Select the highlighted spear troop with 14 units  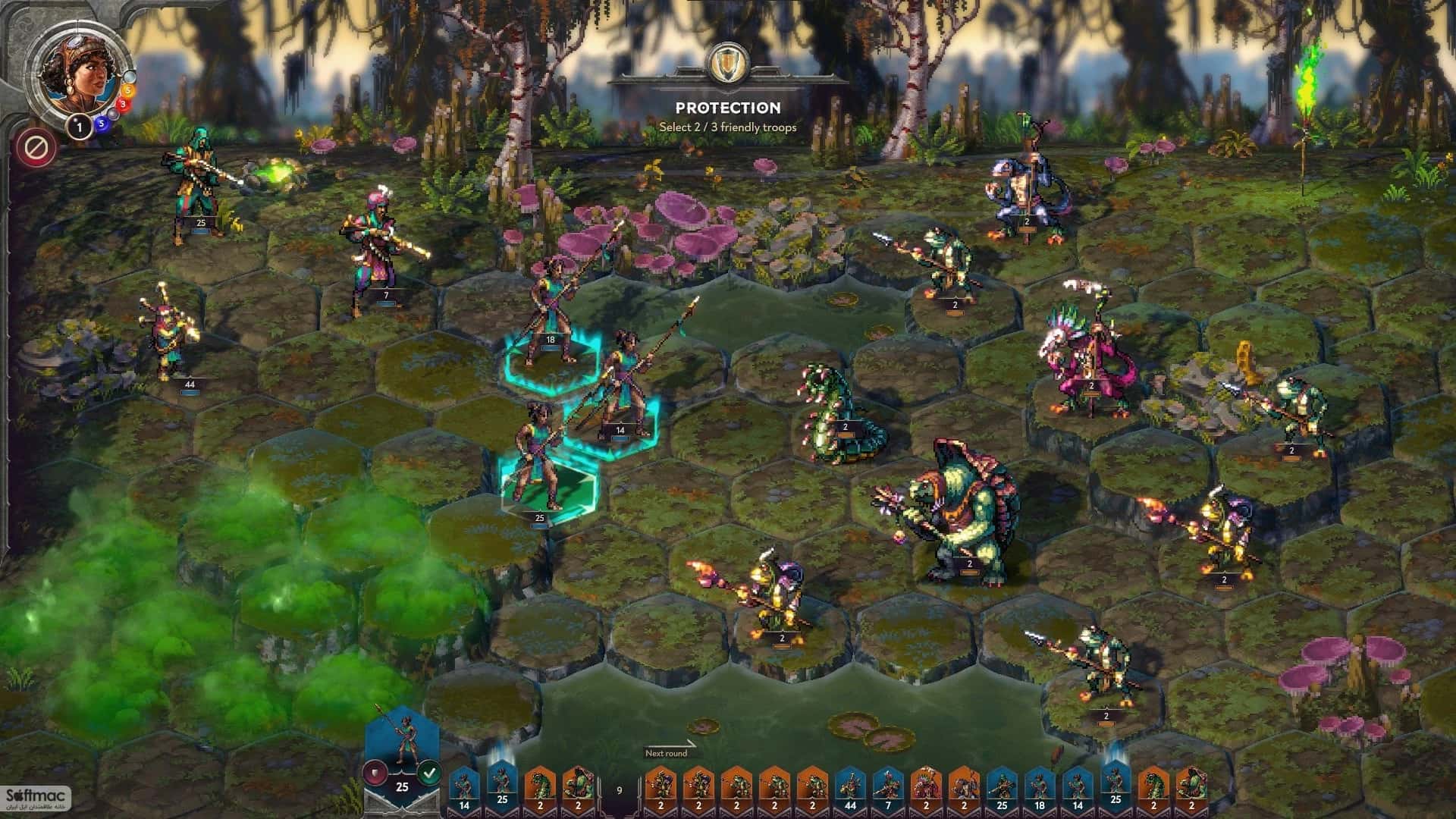tap(622, 394)
